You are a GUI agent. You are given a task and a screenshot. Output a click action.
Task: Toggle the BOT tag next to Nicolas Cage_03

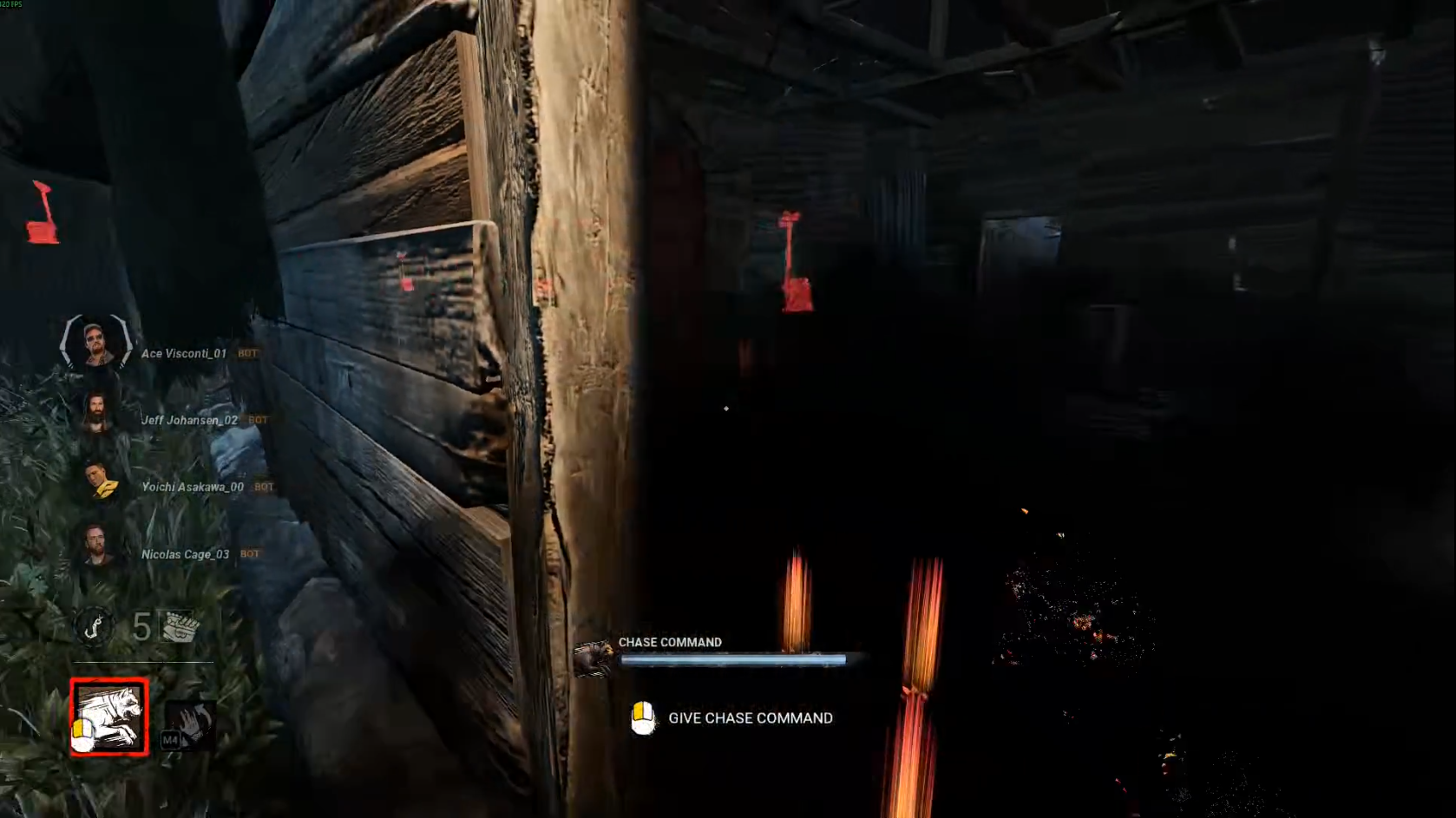250,553
